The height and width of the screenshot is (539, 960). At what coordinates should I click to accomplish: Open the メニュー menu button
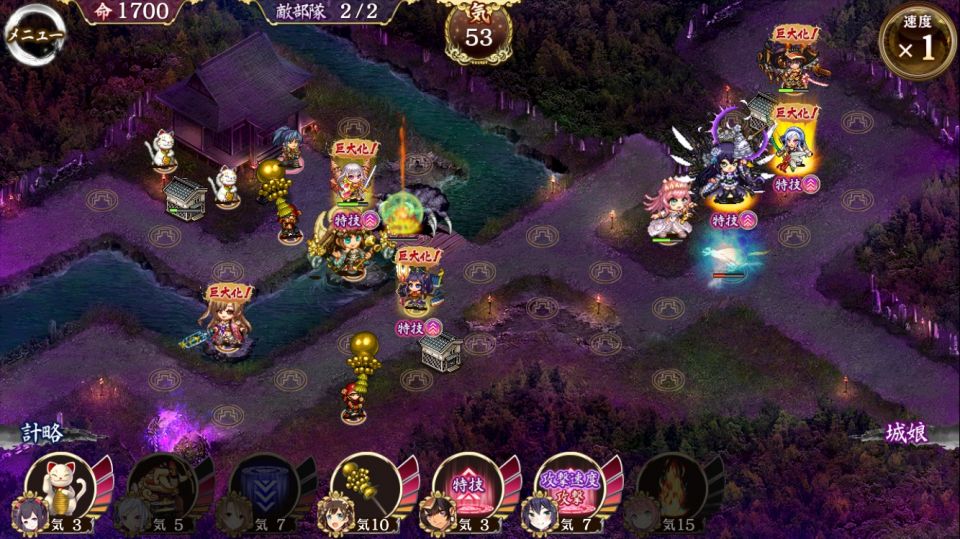pyautogui.click(x=35, y=34)
